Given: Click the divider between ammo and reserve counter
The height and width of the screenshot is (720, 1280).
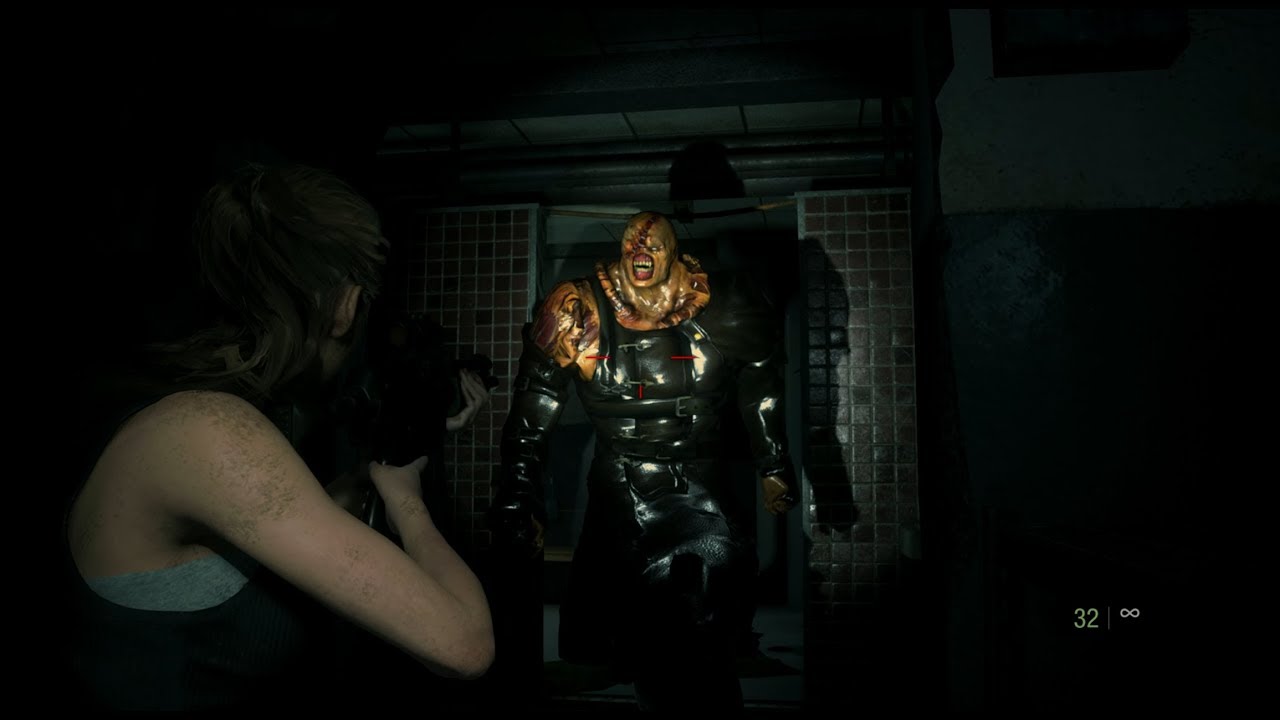Looking at the screenshot, I should pos(1110,617).
